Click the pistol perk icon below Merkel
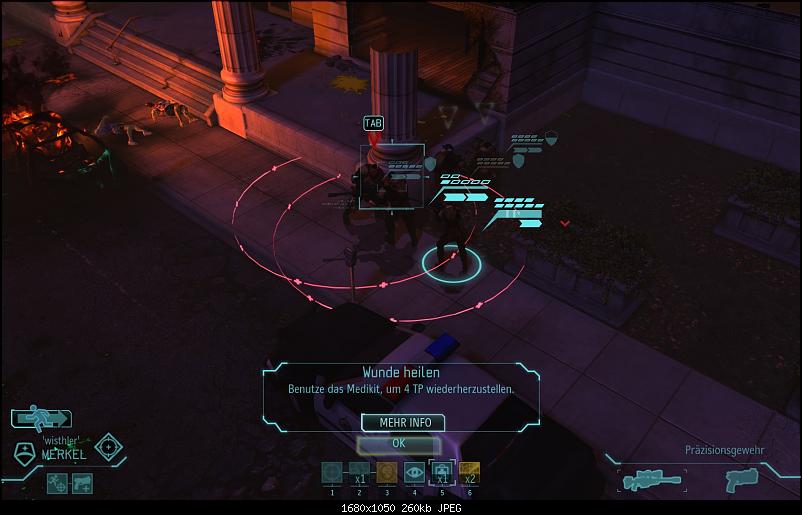 pyautogui.click(x=81, y=483)
